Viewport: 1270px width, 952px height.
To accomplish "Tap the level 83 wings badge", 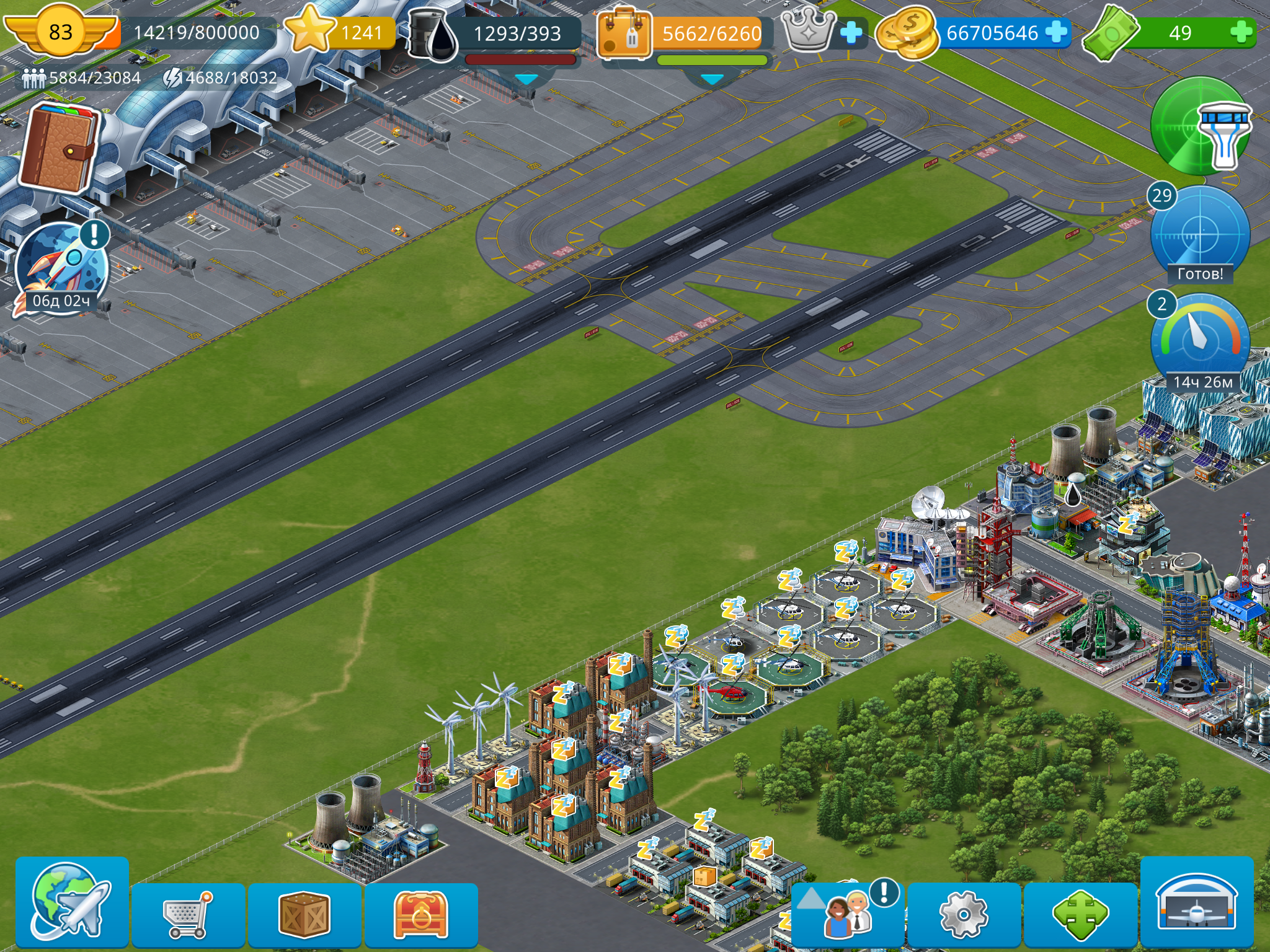I will [x=60, y=31].
